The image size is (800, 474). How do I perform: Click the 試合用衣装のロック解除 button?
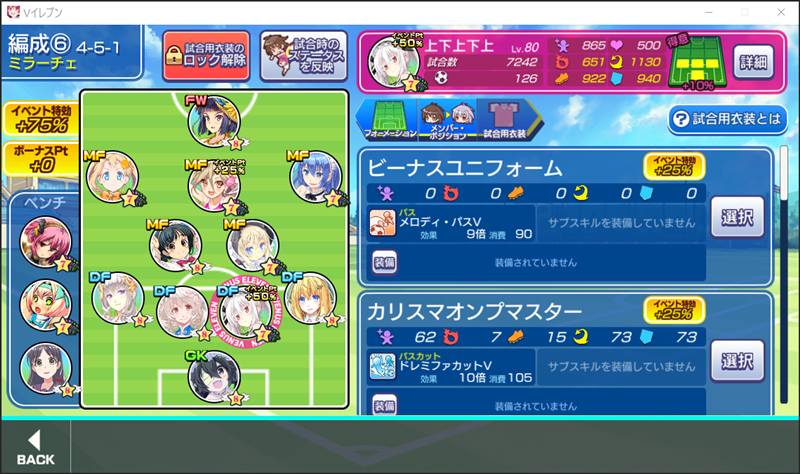point(207,54)
